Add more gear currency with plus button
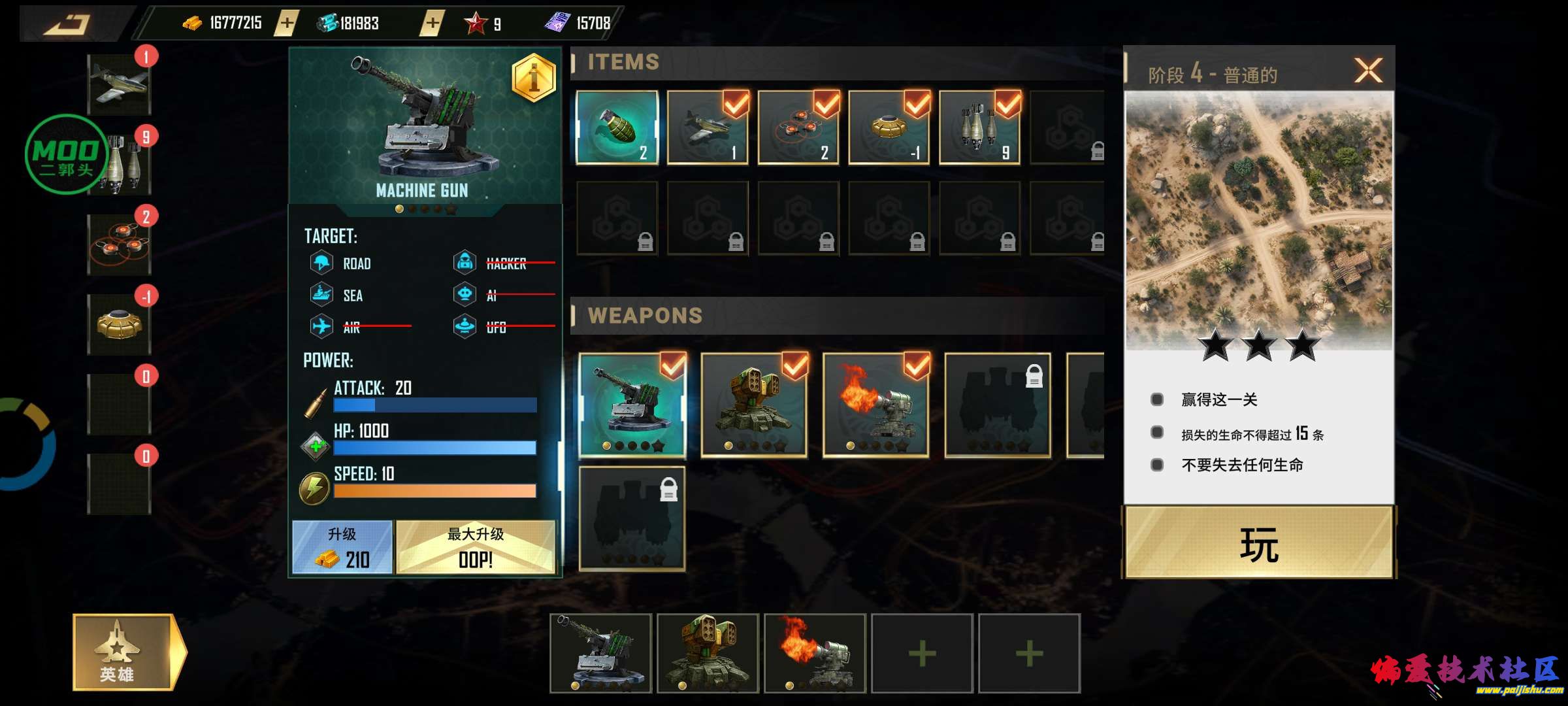Image resolution: width=1568 pixels, height=706 pixels. point(431,24)
